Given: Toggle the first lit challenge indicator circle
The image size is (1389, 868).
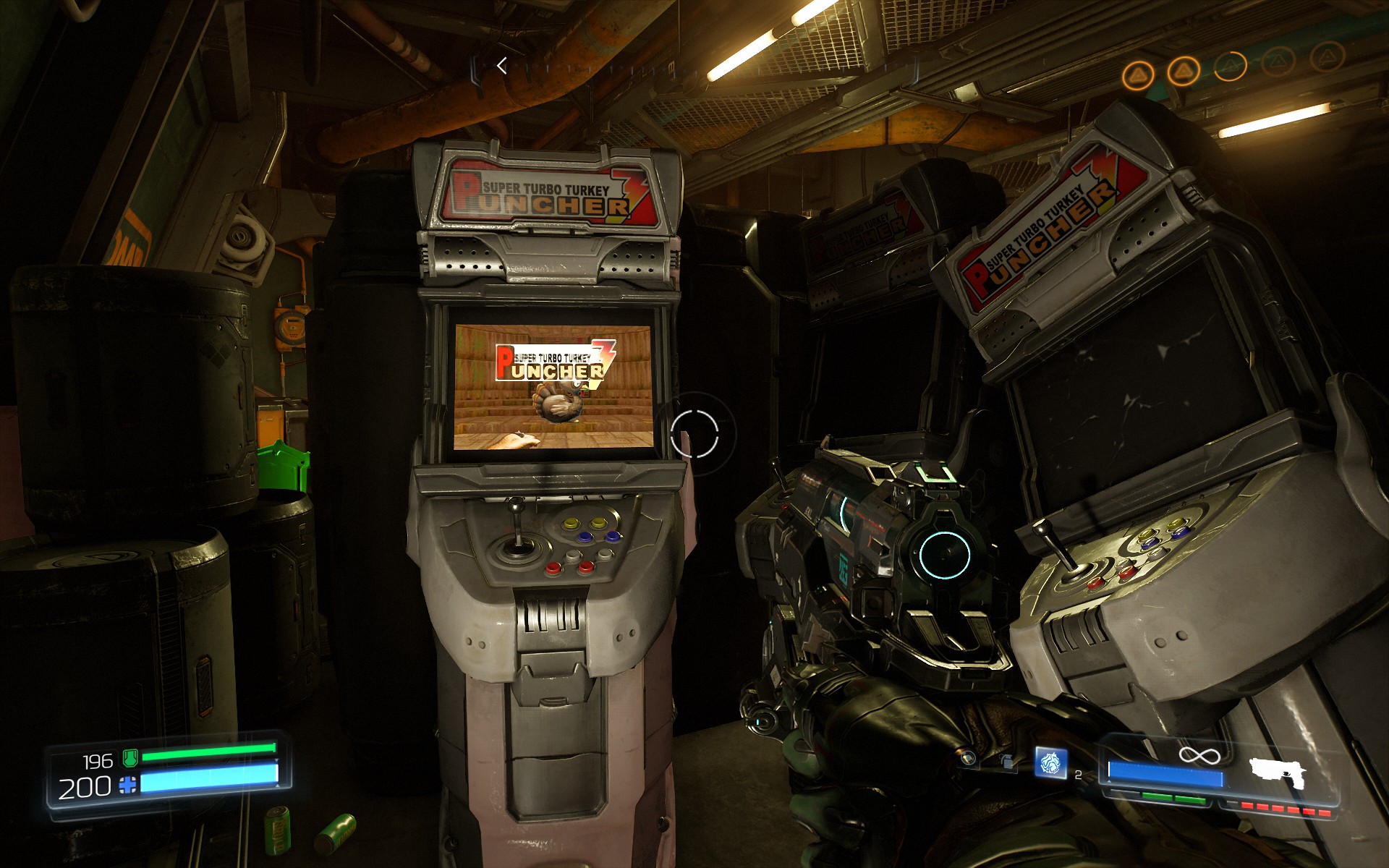Looking at the screenshot, I should (1138, 72).
